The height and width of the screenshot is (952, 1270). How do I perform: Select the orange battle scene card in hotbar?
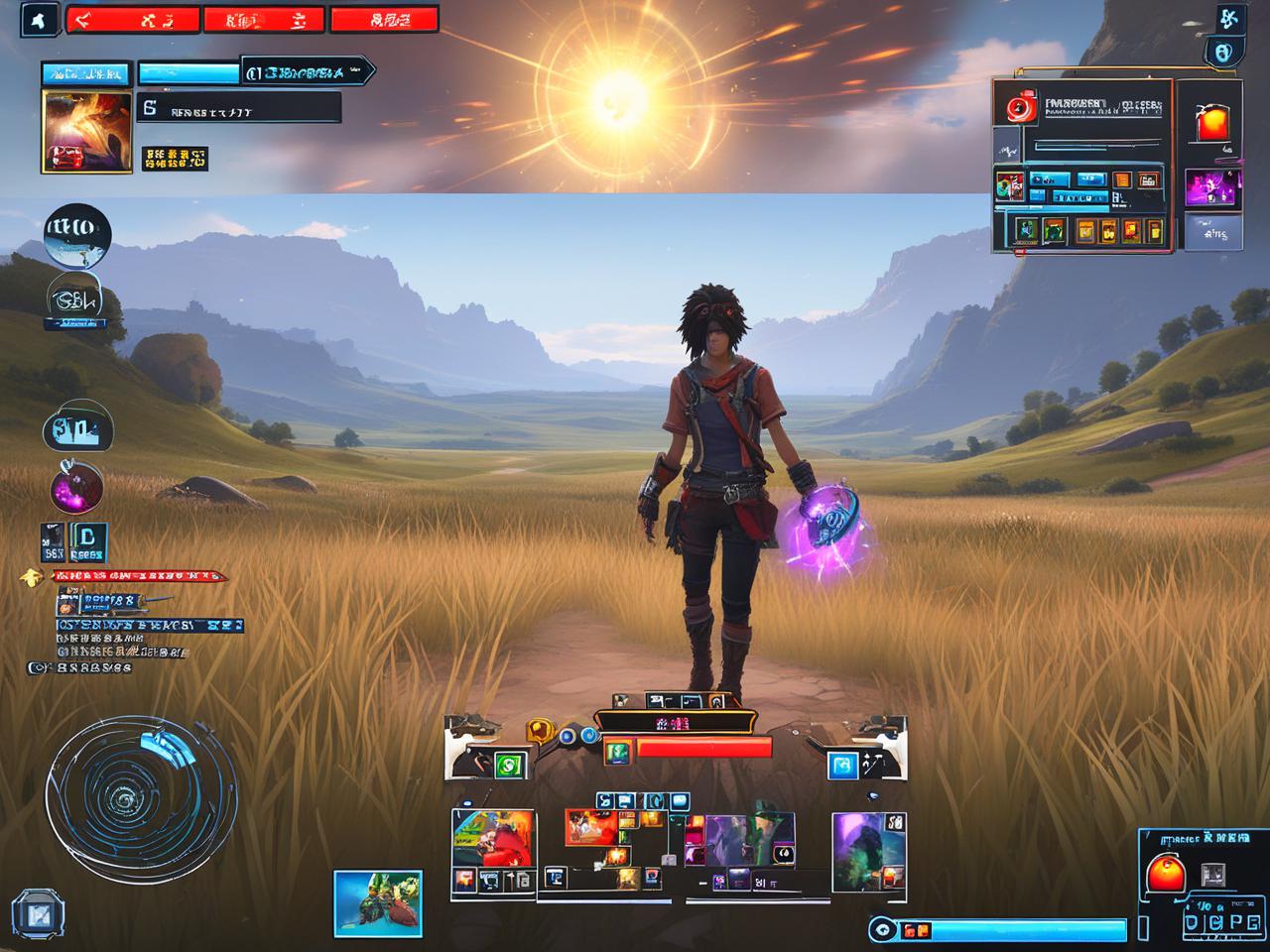(x=591, y=828)
